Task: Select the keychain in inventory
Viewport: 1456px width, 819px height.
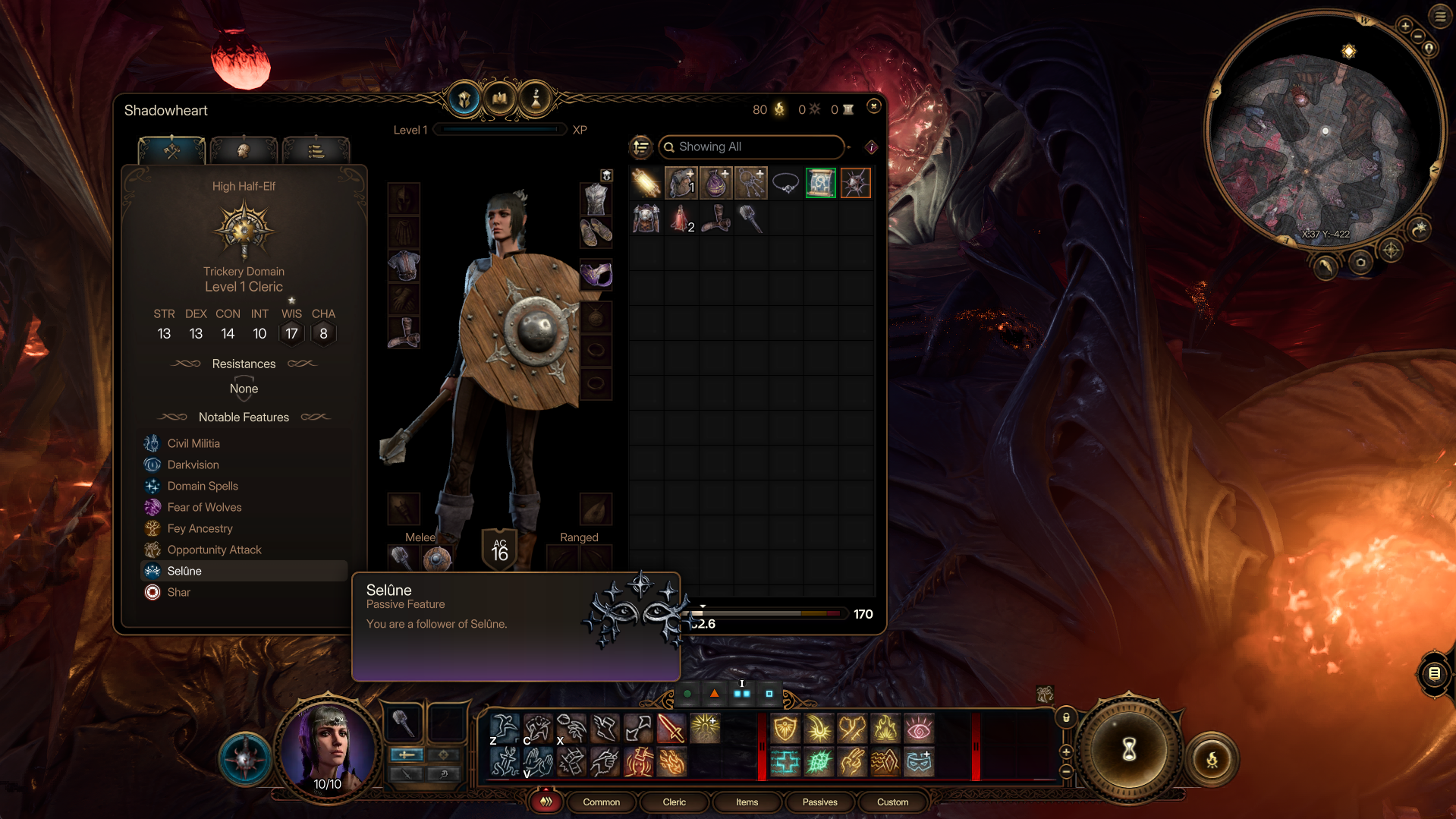Action: (x=750, y=183)
